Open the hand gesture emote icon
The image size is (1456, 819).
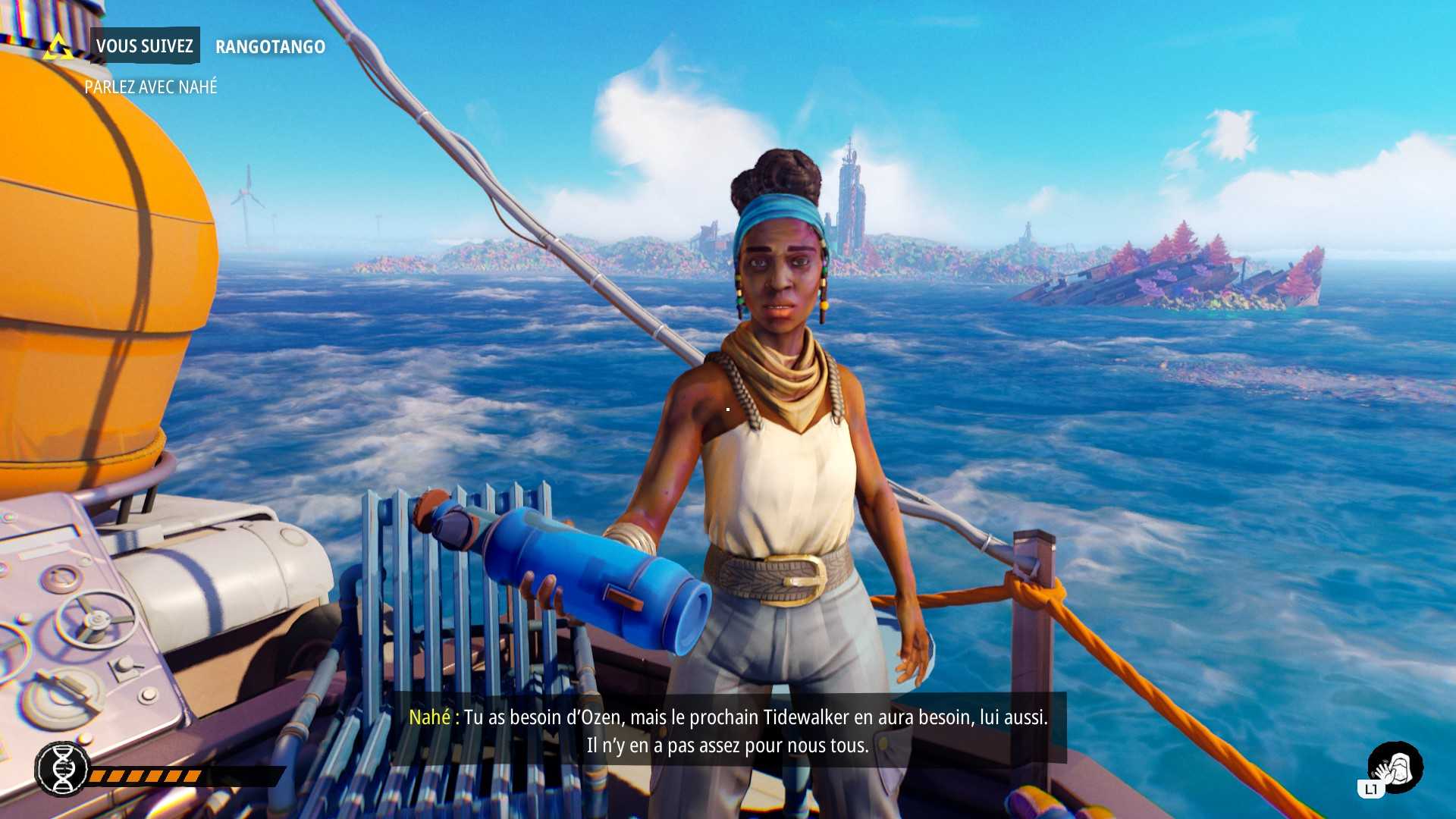(x=1395, y=767)
